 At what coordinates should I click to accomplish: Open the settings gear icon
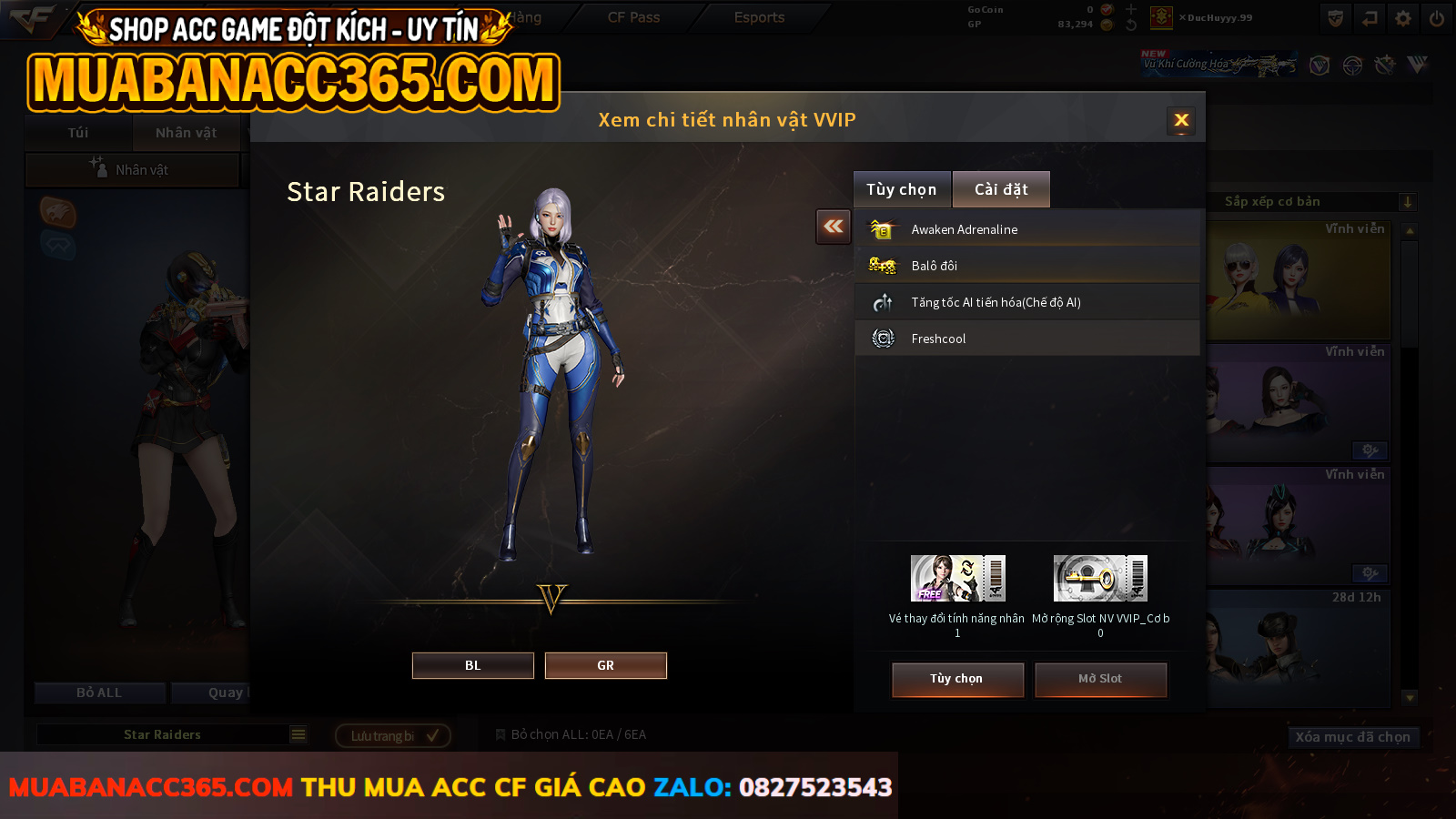(x=1403, y=18)
